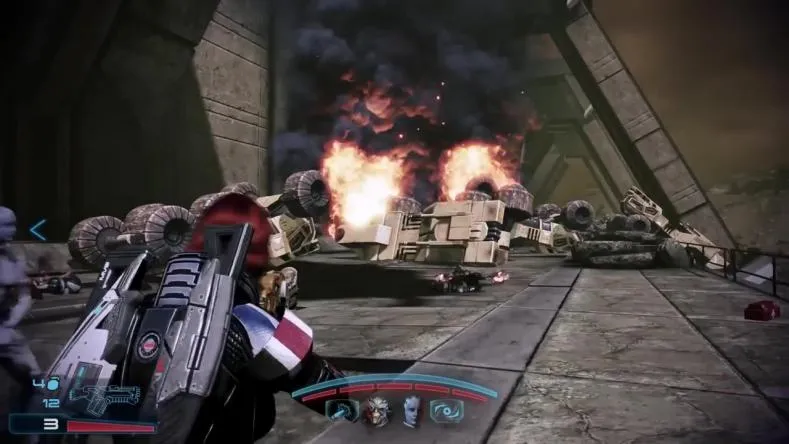Activate the left squad power icon
This screenshot has width=789, height=444.
point(342,409)
